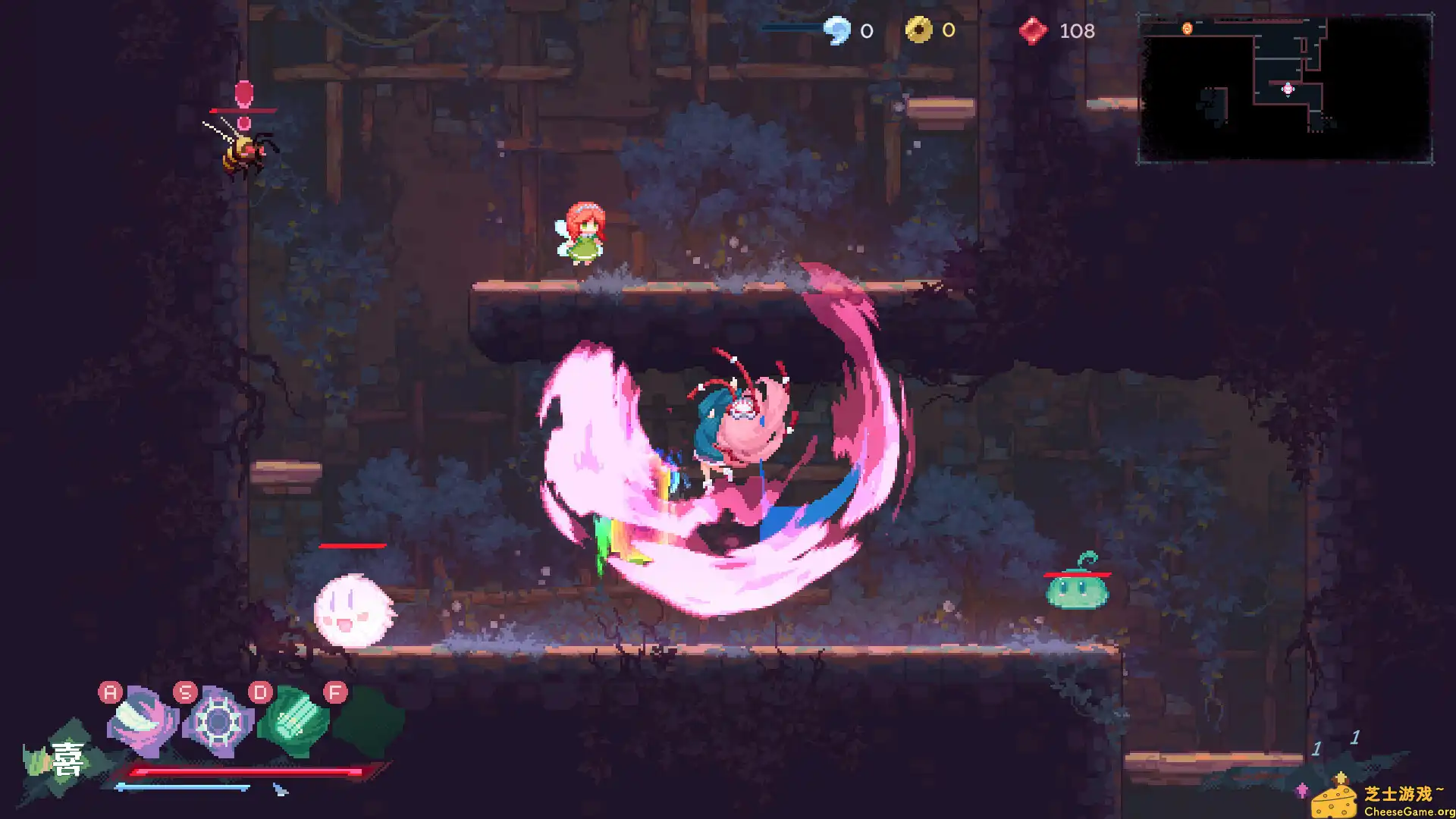Click the pink player marker on minimap
This screenshot has width=1456, height=819.
coord(1288,89)
